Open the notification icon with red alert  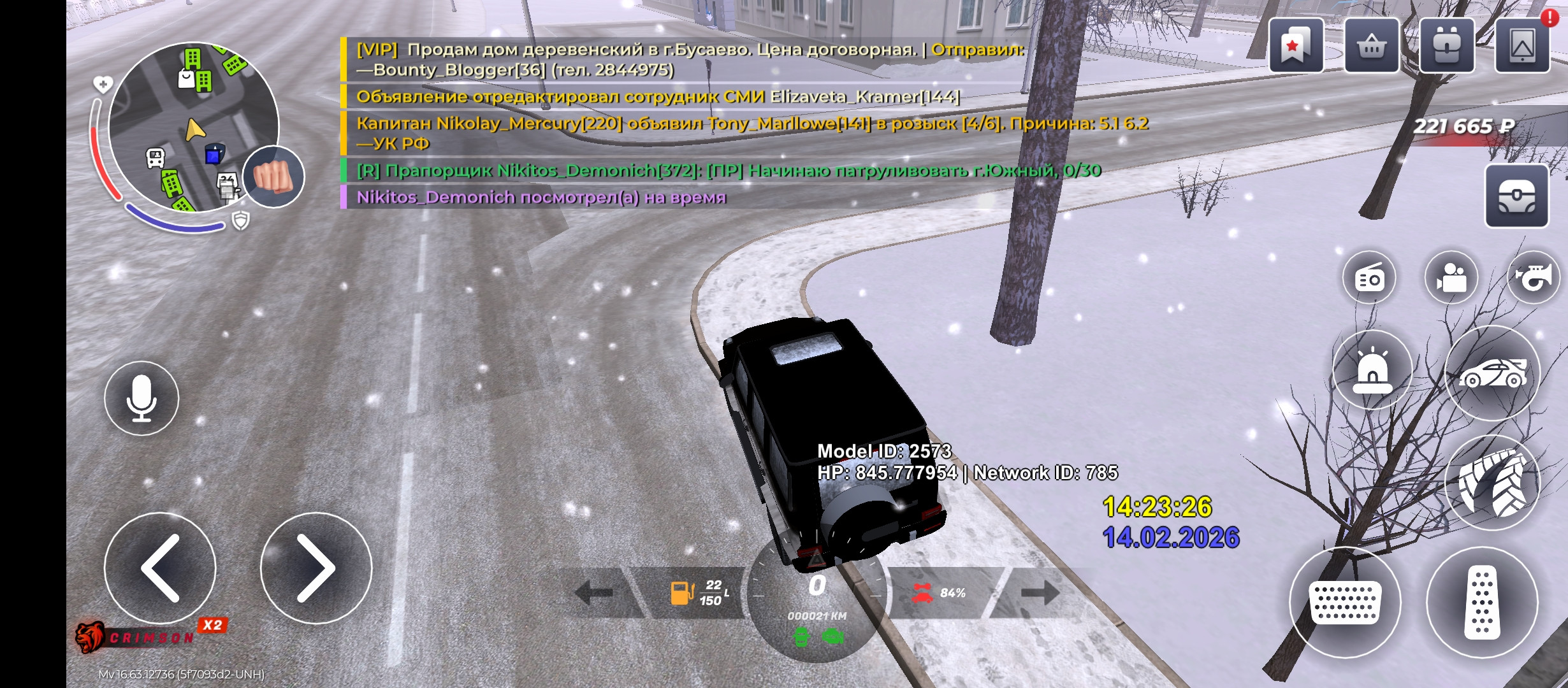[x=1522, y=46]
